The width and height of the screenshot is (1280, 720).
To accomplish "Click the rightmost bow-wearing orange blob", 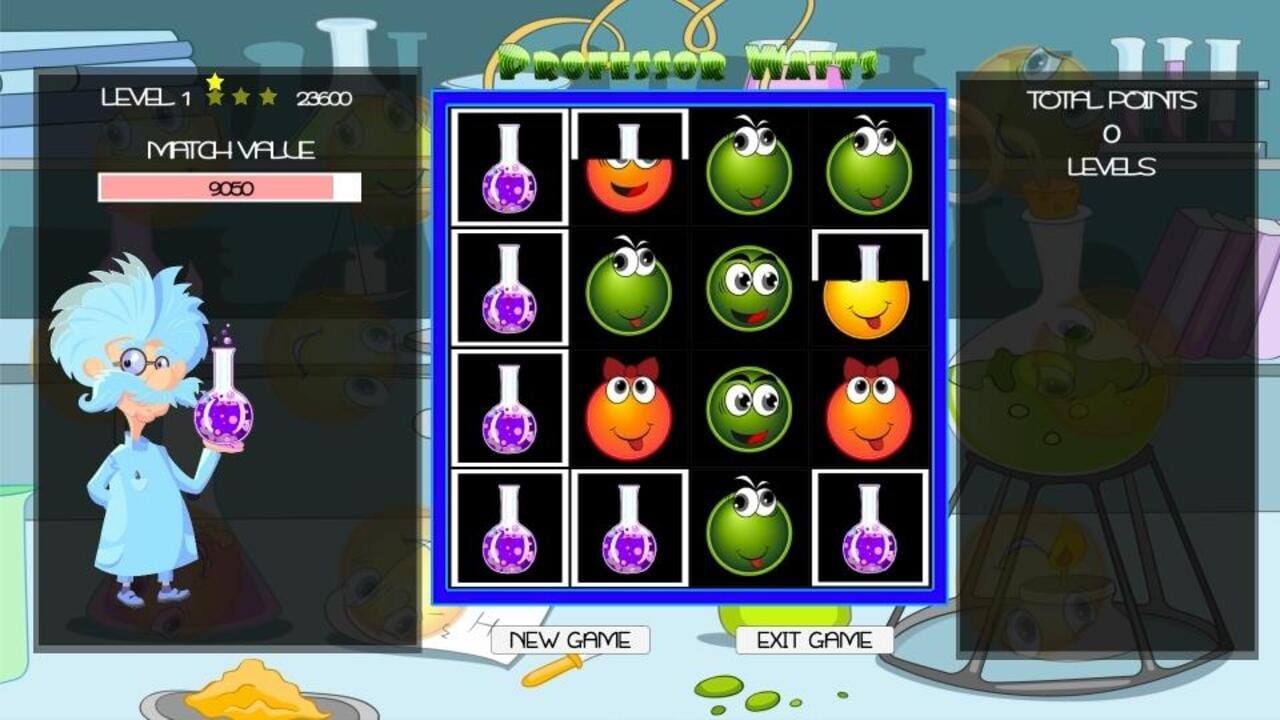I will [868, 410].
